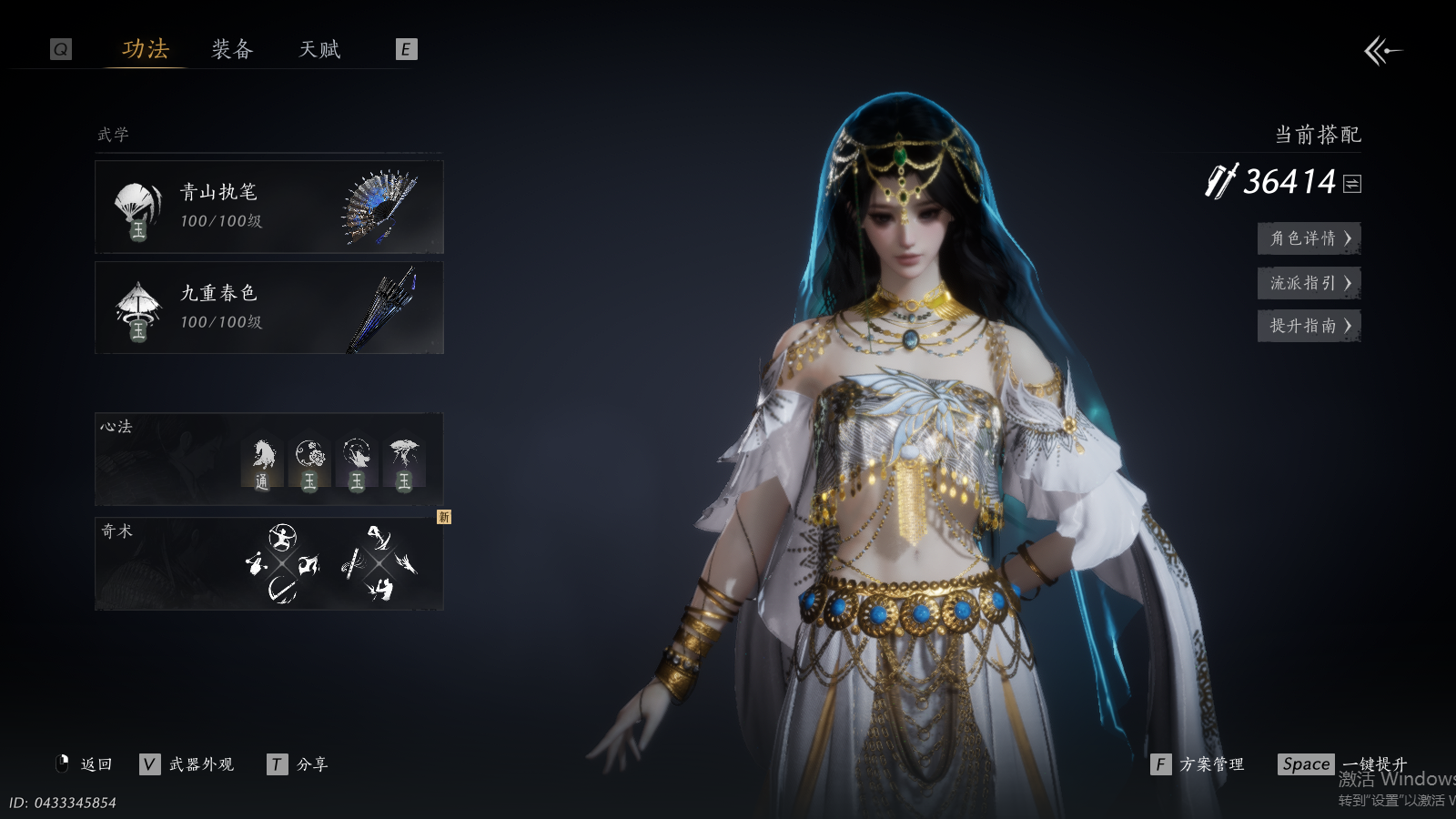
Task: Toggle the icon beside power score 36414
Action: 1352,184
